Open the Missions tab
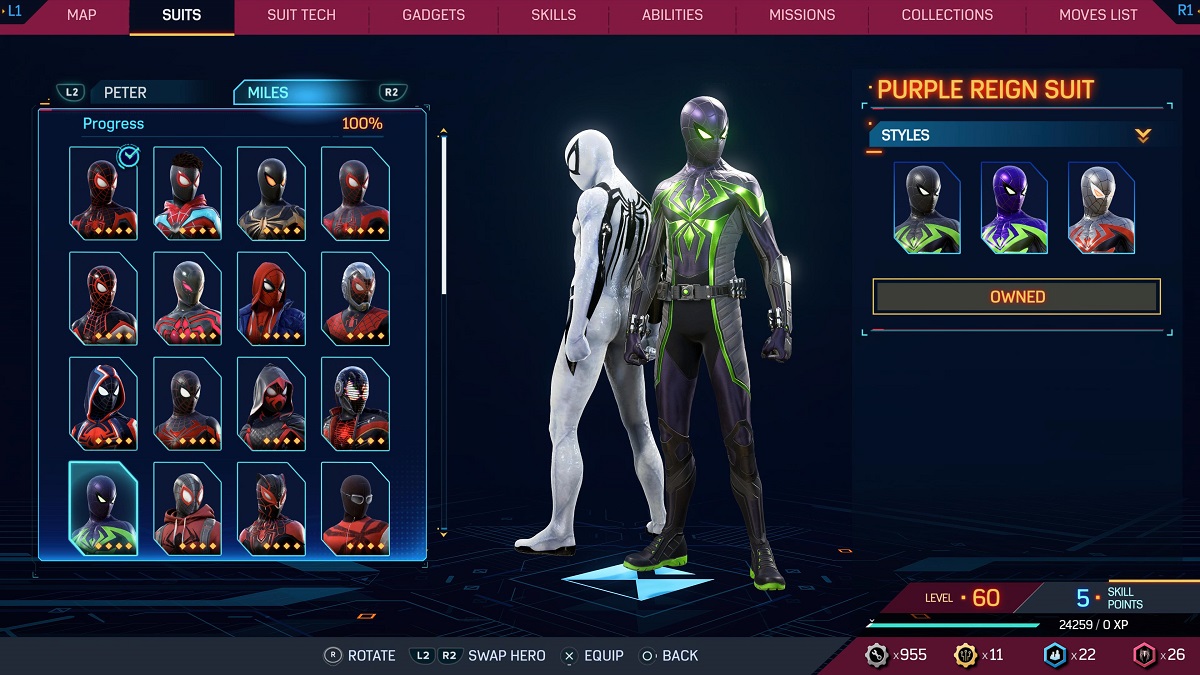 click(802, 15)
